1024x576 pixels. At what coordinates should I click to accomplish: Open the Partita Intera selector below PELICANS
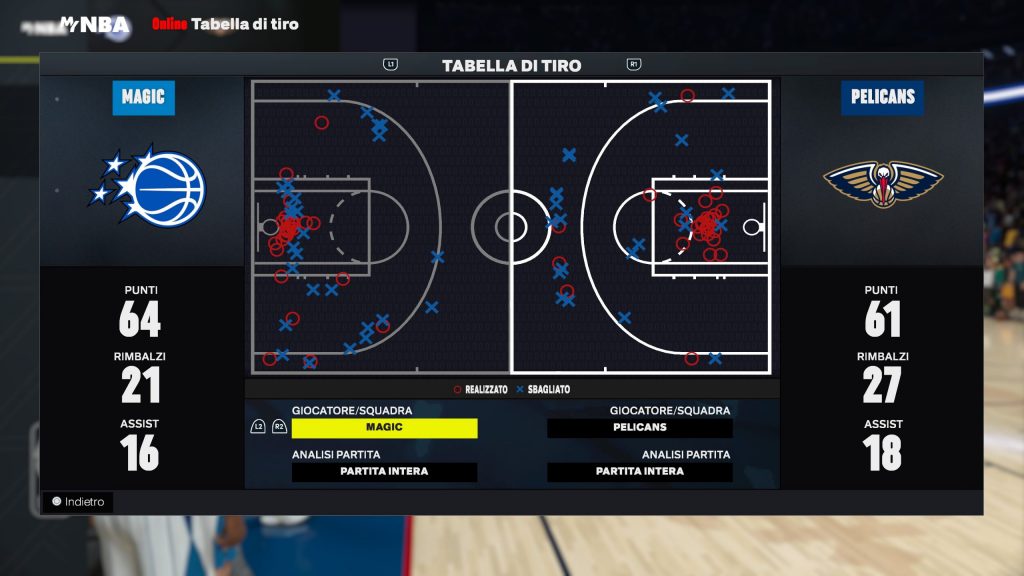(640, 472)
